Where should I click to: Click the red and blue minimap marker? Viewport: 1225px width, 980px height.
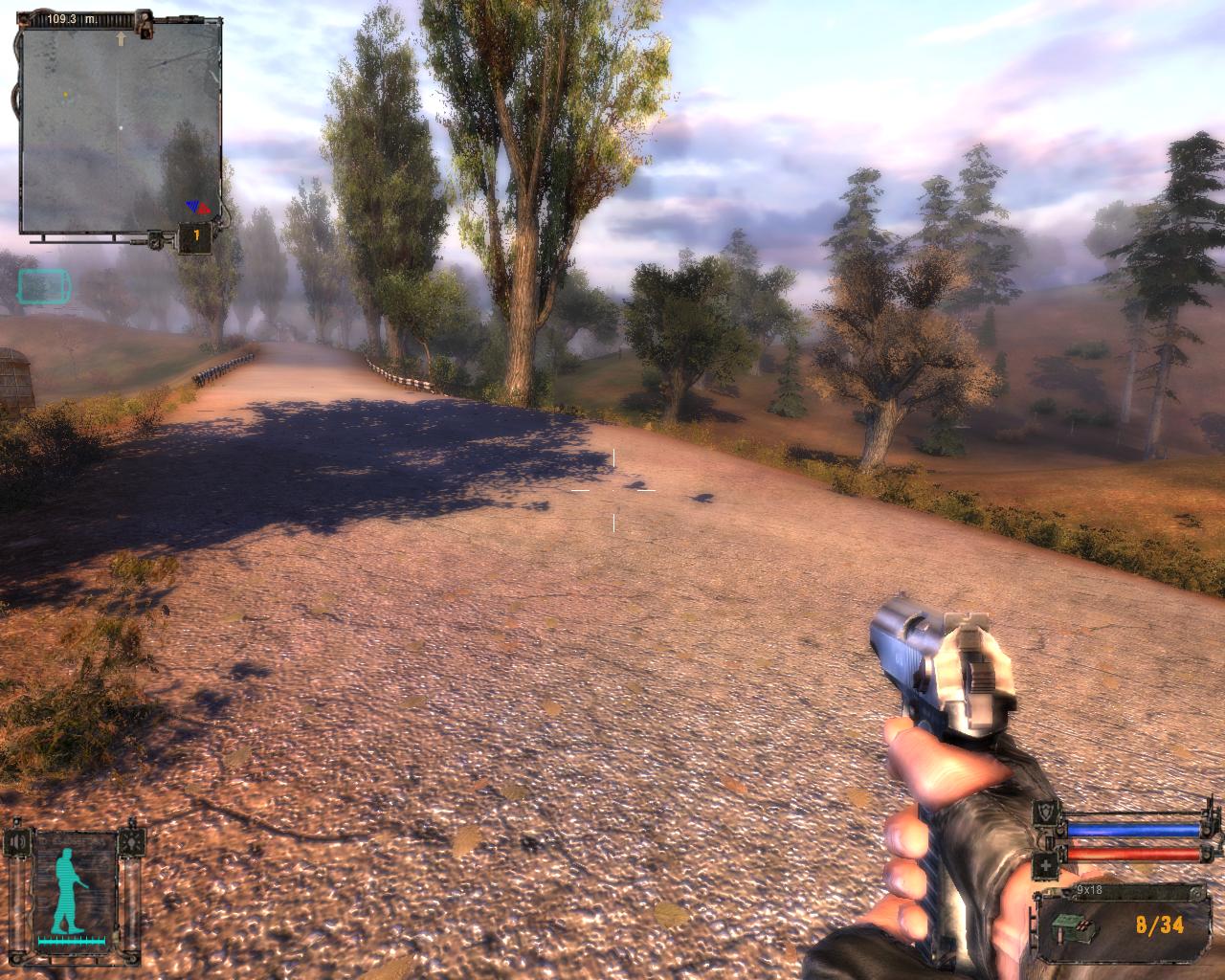(x=198, y=205)
